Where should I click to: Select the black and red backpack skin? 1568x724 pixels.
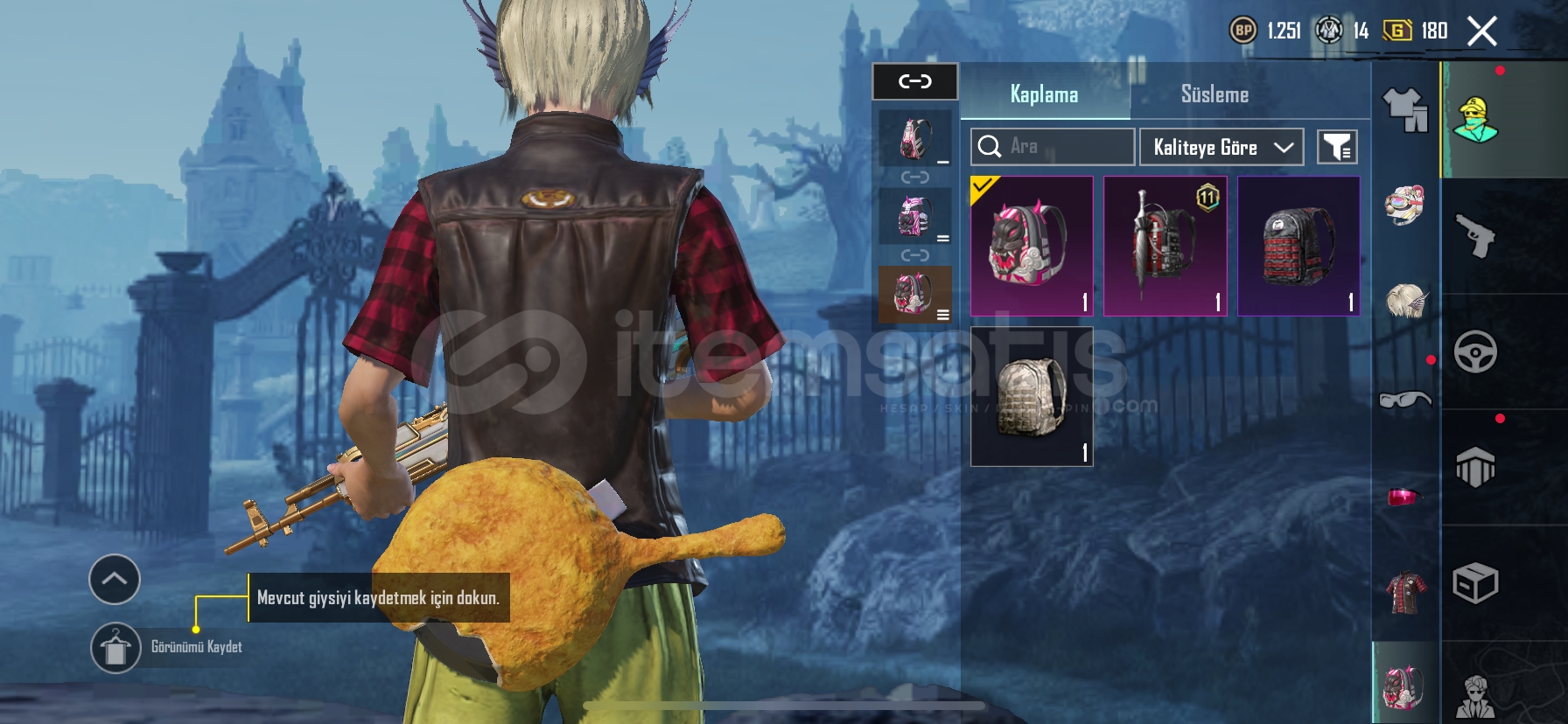[1298, 246]
